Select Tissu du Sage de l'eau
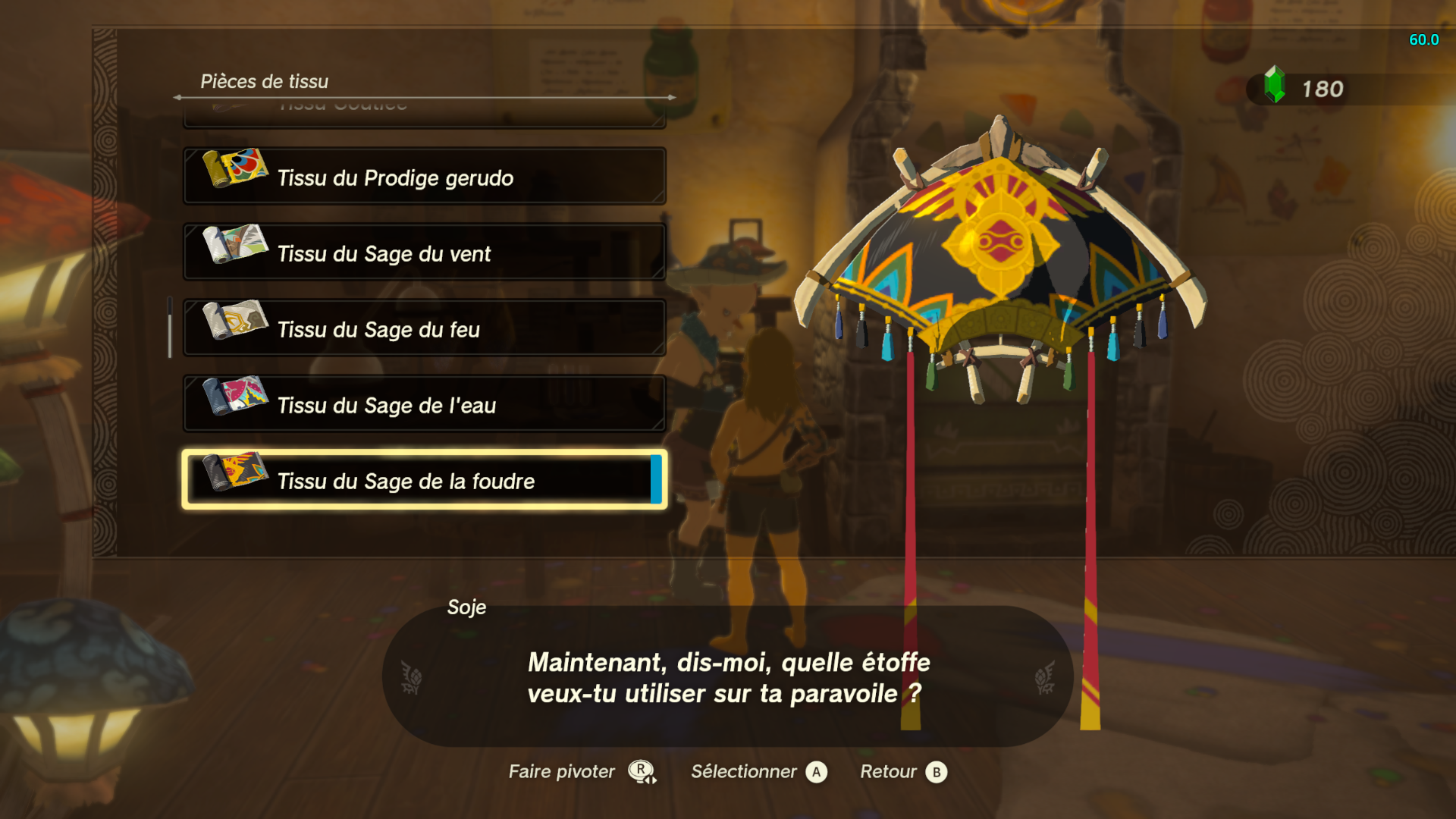This screenshot has width=1456, height=819. pyautogui.click(x=425, y=404)
